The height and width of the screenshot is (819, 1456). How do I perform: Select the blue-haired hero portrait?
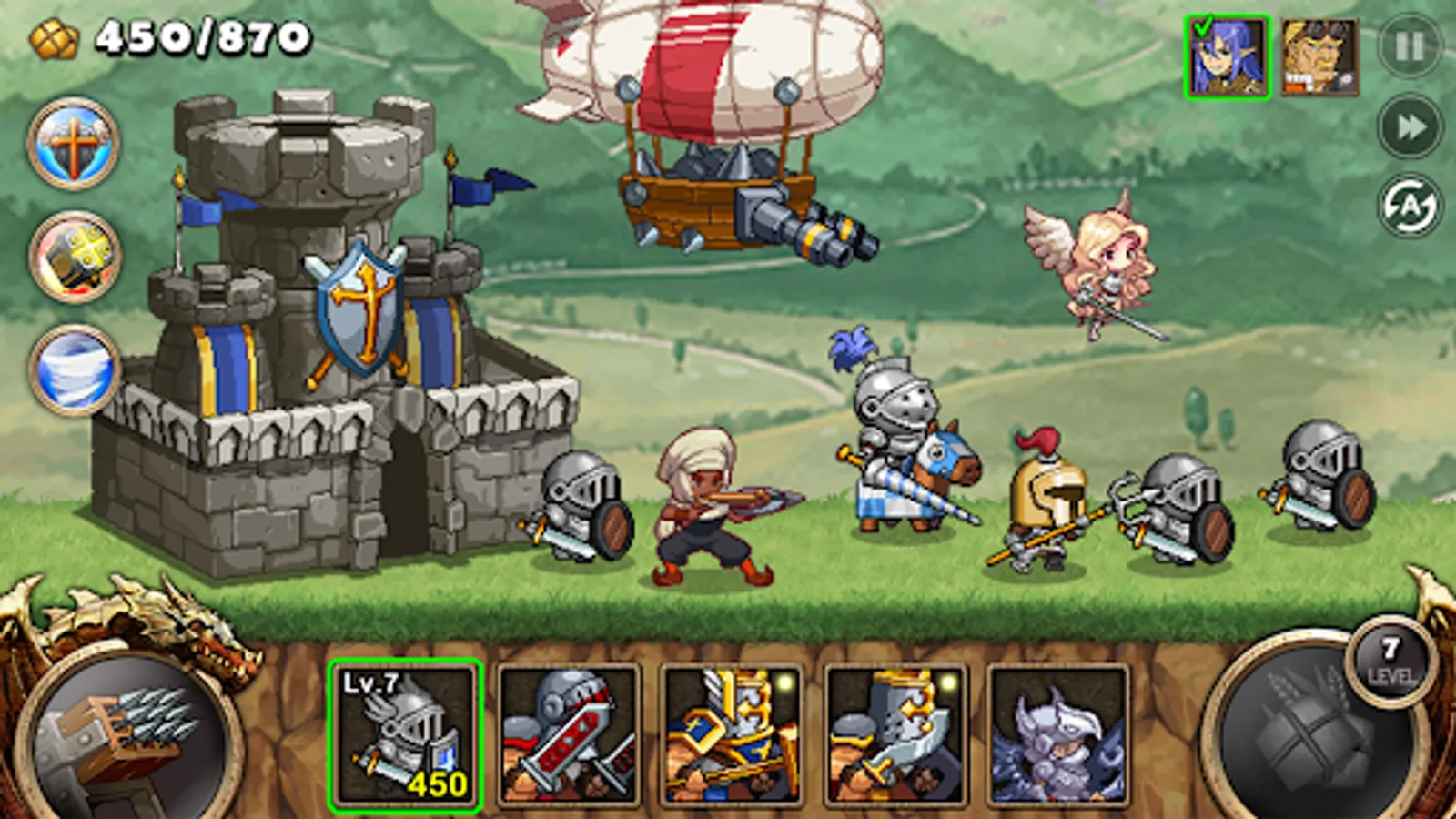1229,55
